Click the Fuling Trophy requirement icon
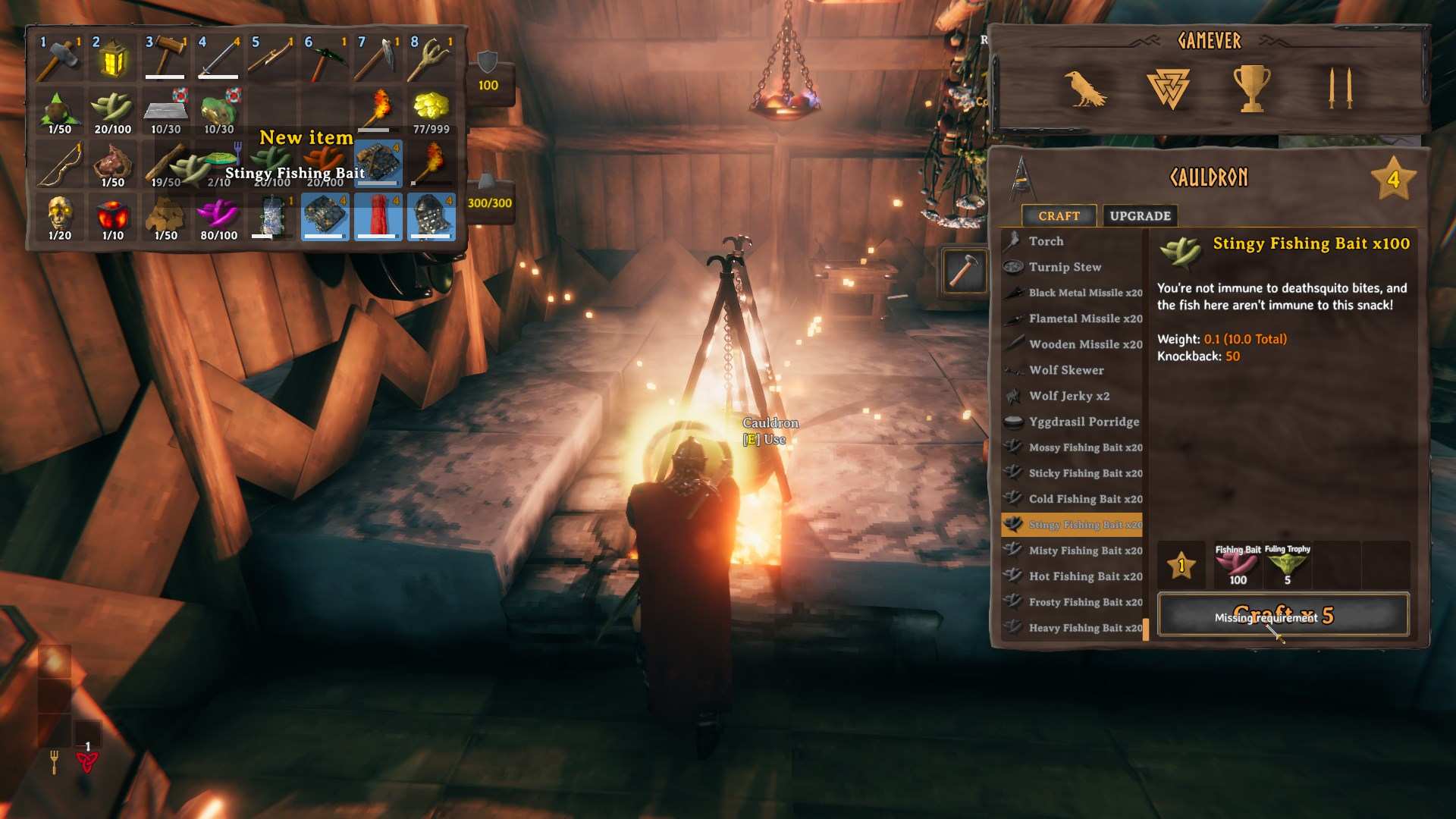Image resolution: width=1456 pixels, height=819 pixels. tap(1287, 565)
